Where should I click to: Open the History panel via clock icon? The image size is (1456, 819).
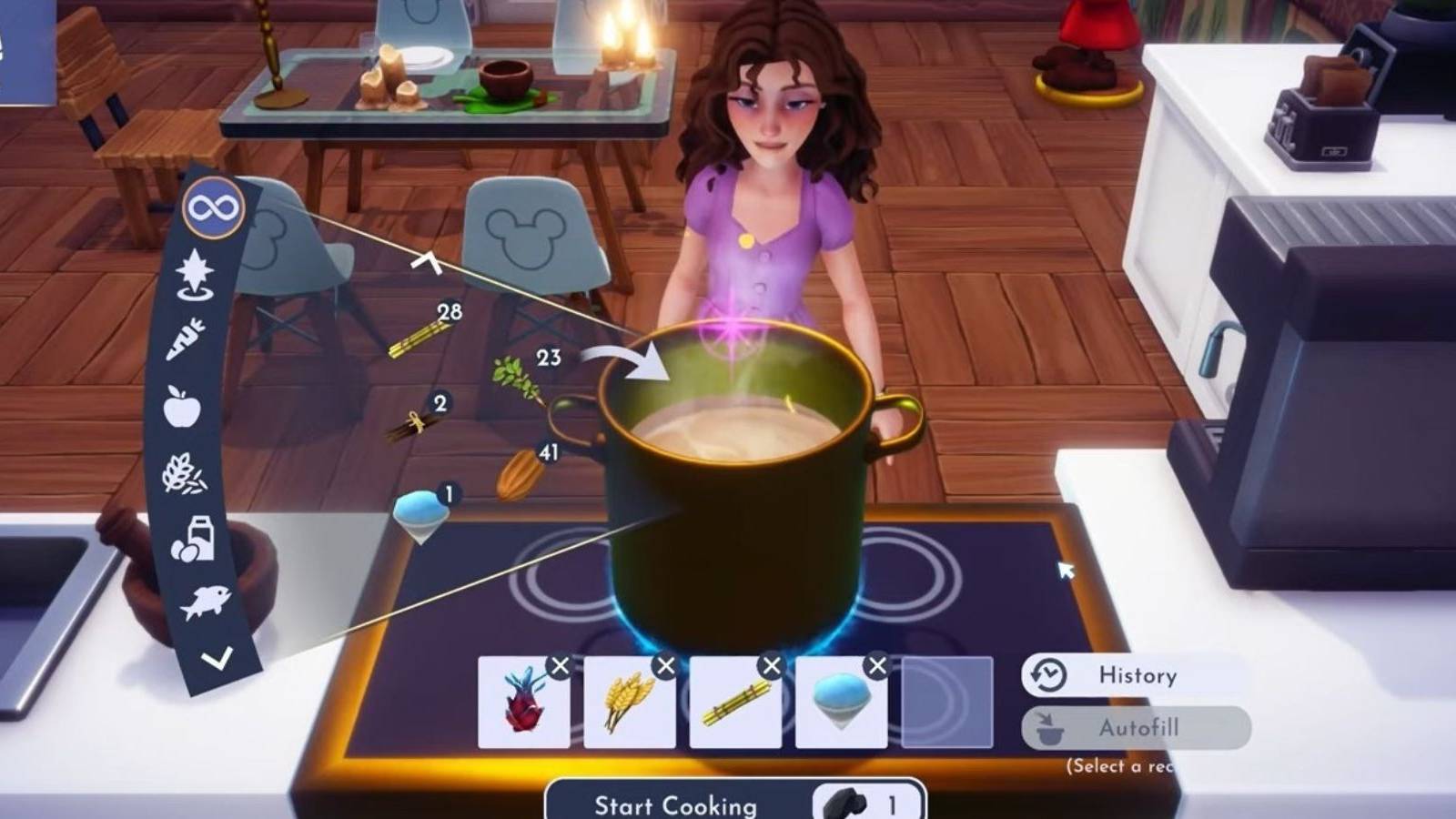(1048, 675)
